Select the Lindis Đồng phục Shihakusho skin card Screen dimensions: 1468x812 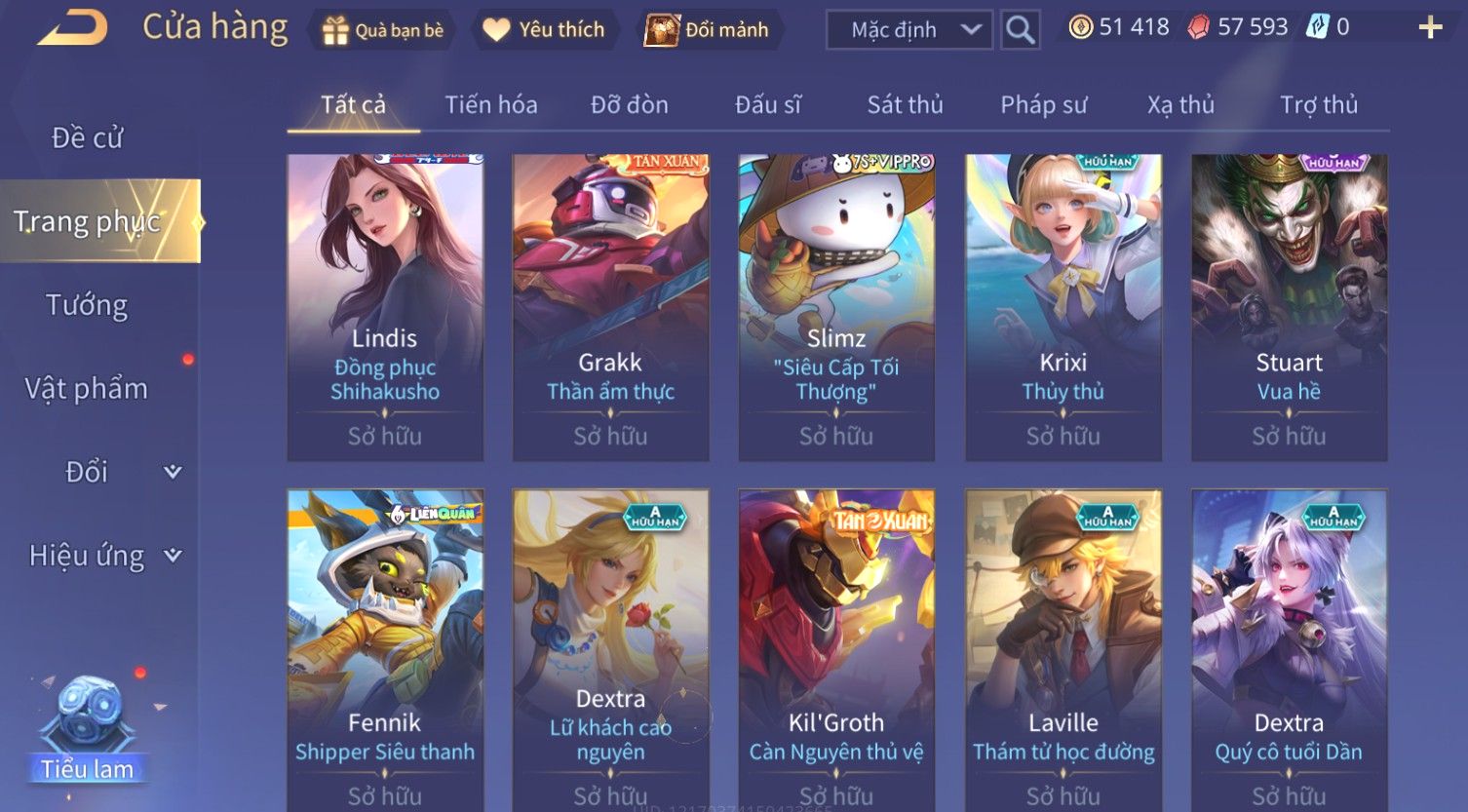[x=385, y=307]
